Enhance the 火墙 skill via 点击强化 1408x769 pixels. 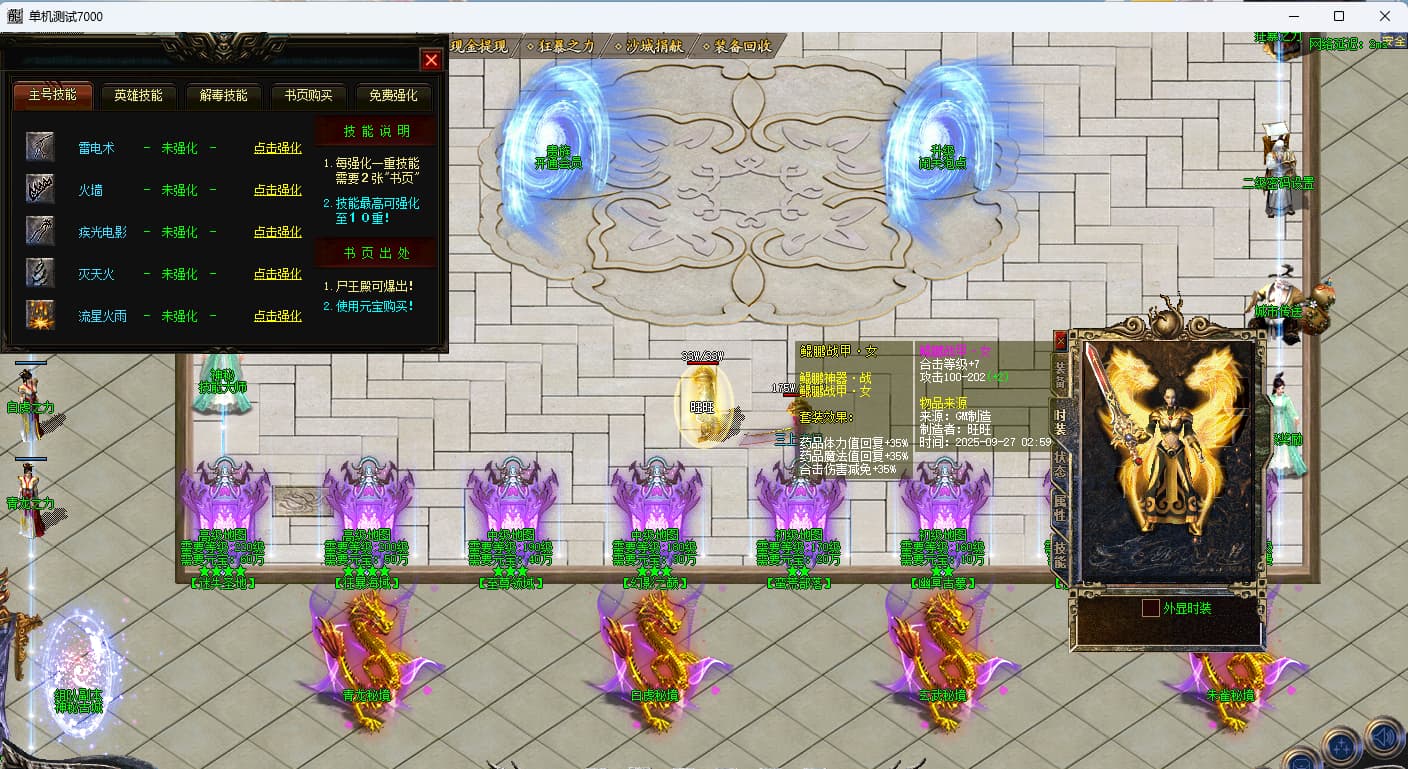click(277, 190)
